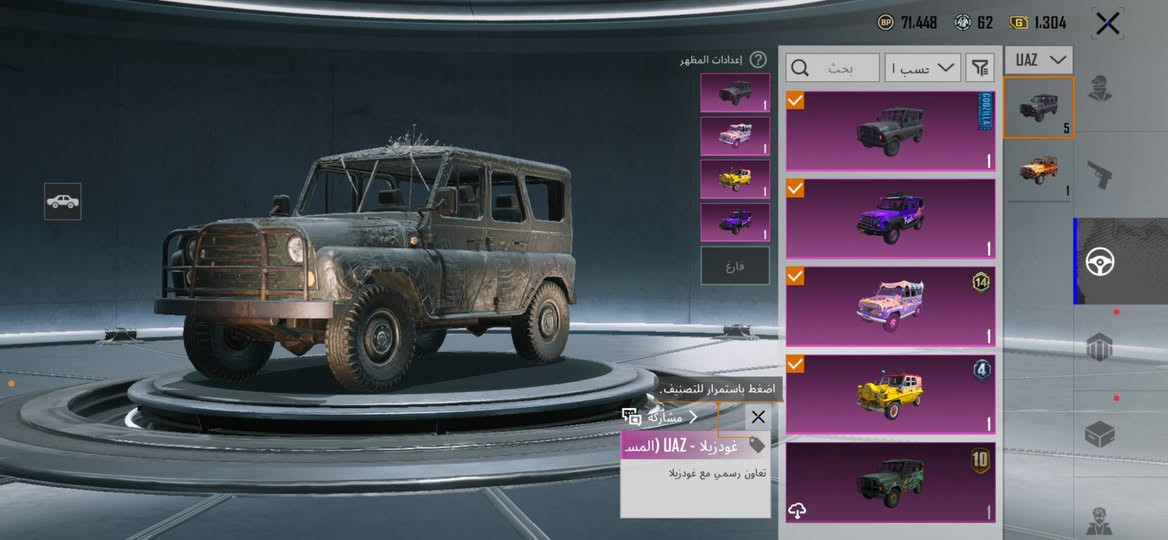
Task: Select the Godzilla UAZ skin in the list
Action: click(890, 131)
